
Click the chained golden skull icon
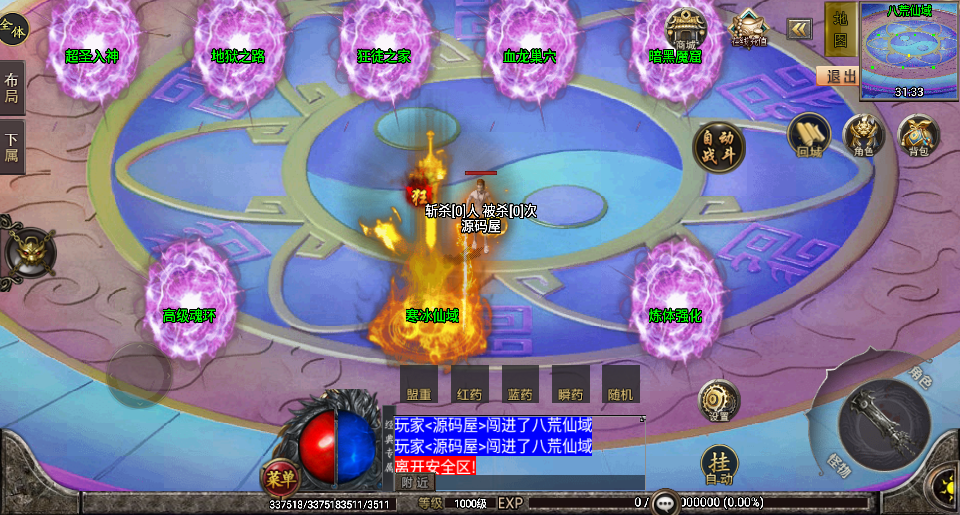click(30, 251)
